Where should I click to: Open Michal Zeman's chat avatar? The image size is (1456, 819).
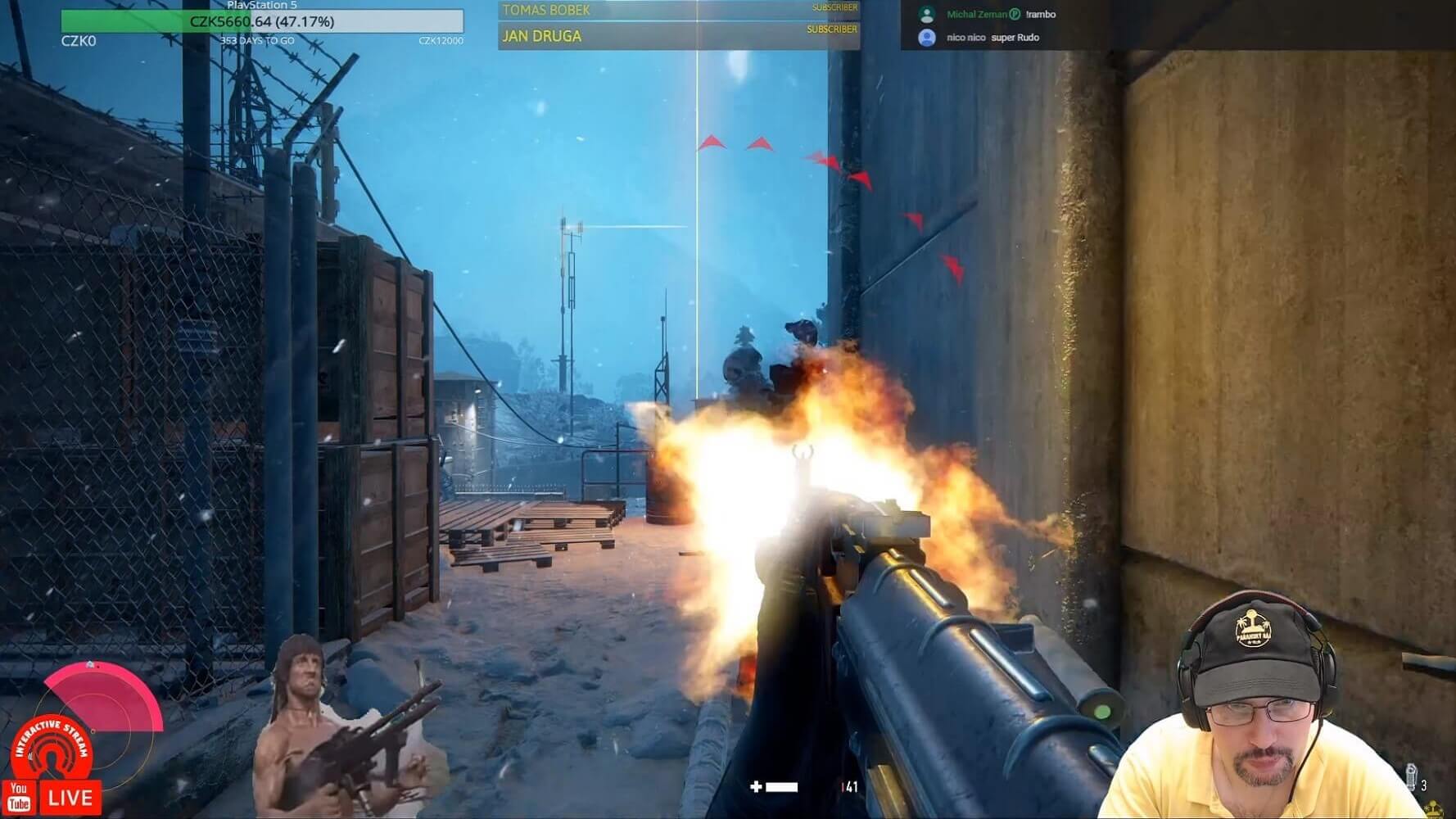tap(927, 14)
